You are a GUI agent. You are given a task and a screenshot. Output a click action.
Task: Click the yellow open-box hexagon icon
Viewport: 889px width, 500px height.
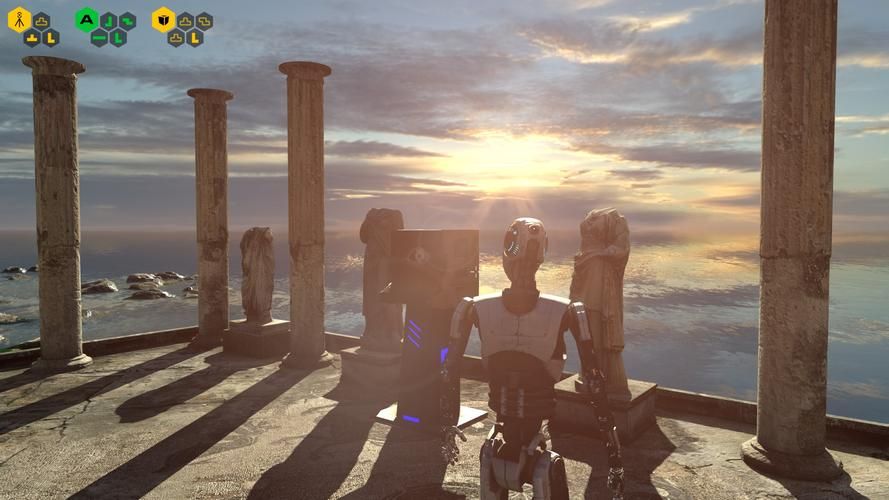point(163,19)
